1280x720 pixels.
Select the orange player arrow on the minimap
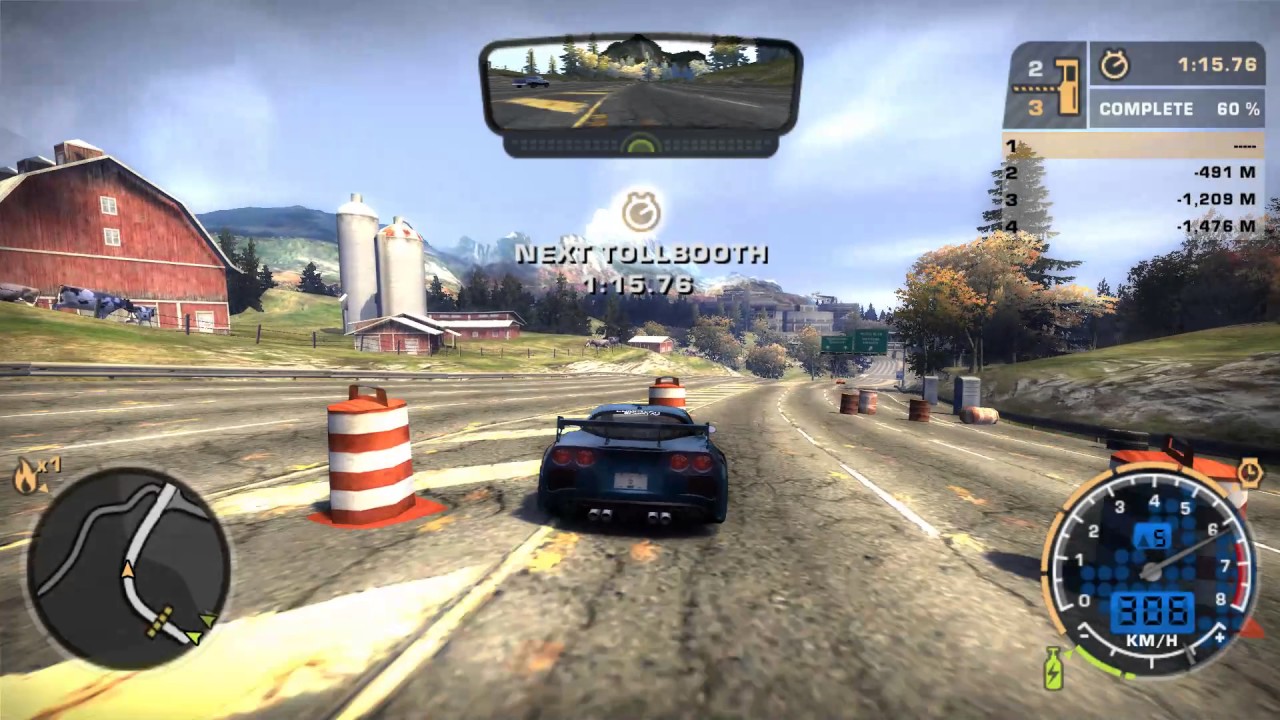pos(128,571)
